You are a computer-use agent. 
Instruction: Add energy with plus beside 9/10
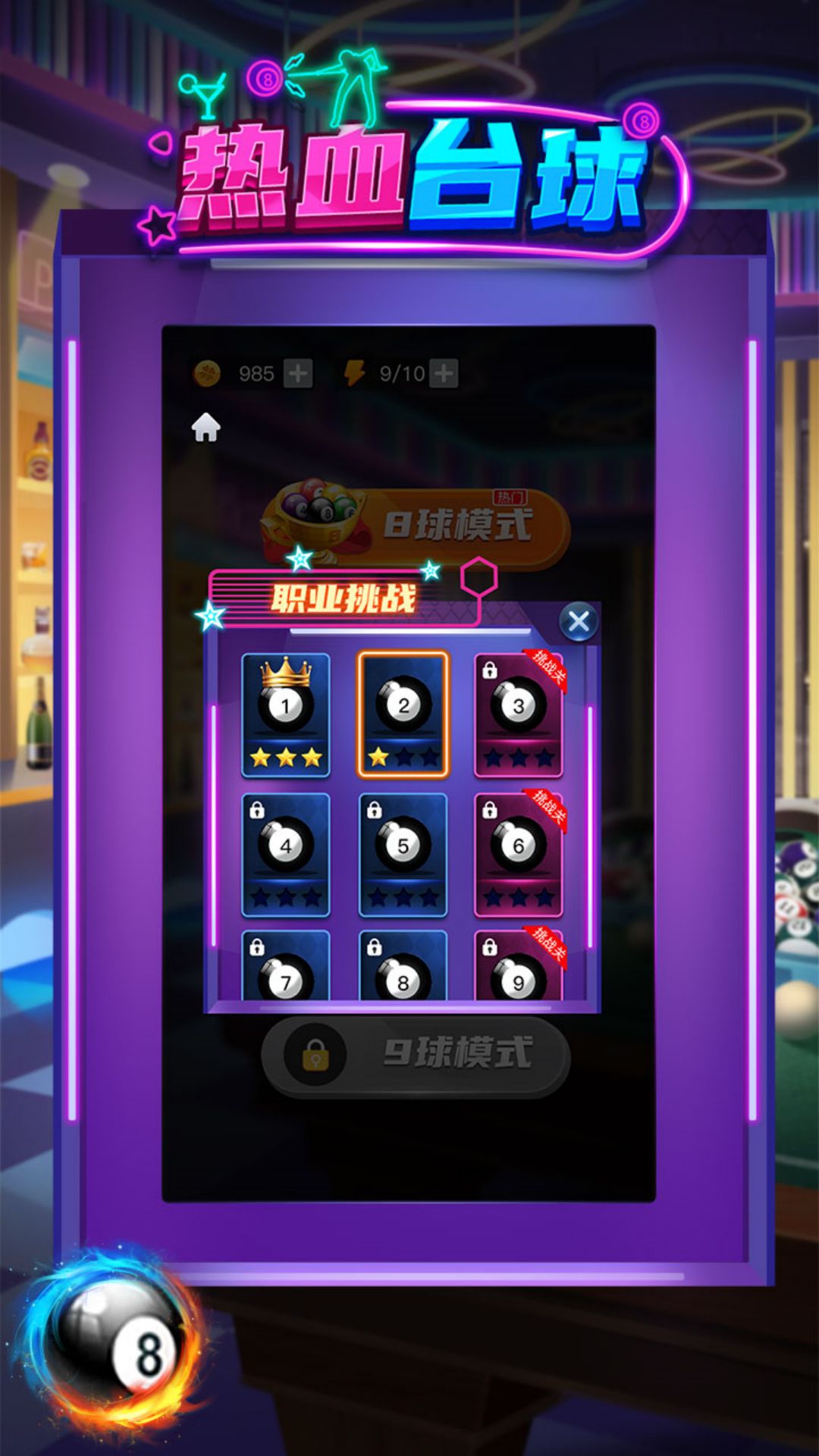444,373
